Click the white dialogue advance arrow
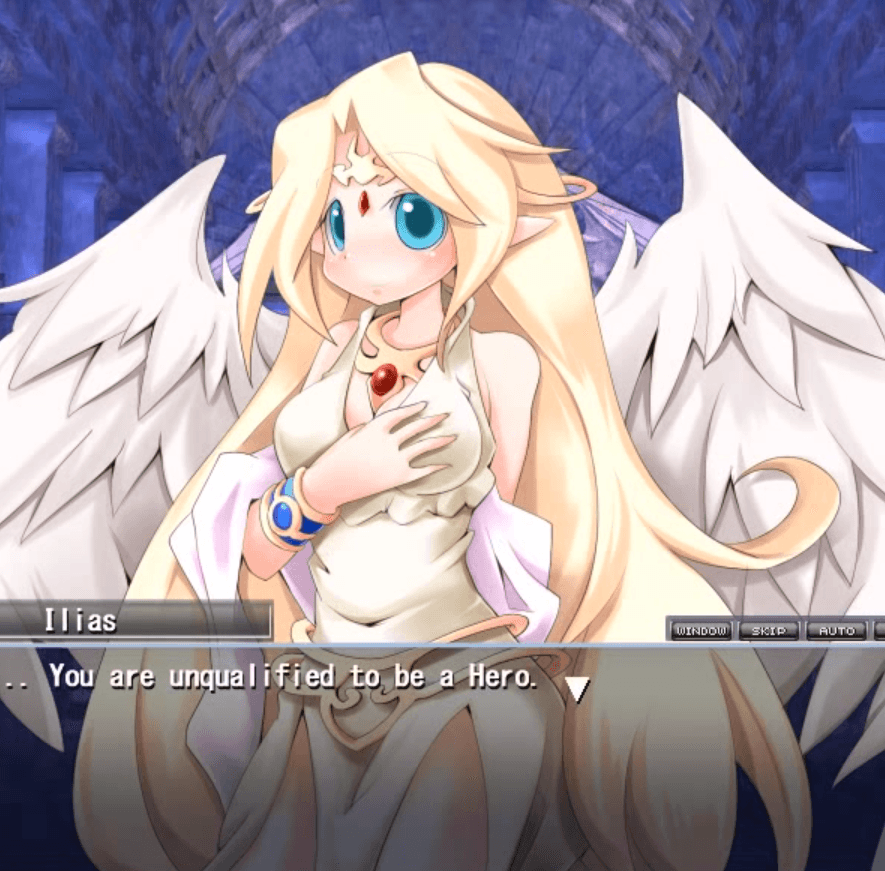This screenshot has height=871, width=885. click(x=577, y=689)
